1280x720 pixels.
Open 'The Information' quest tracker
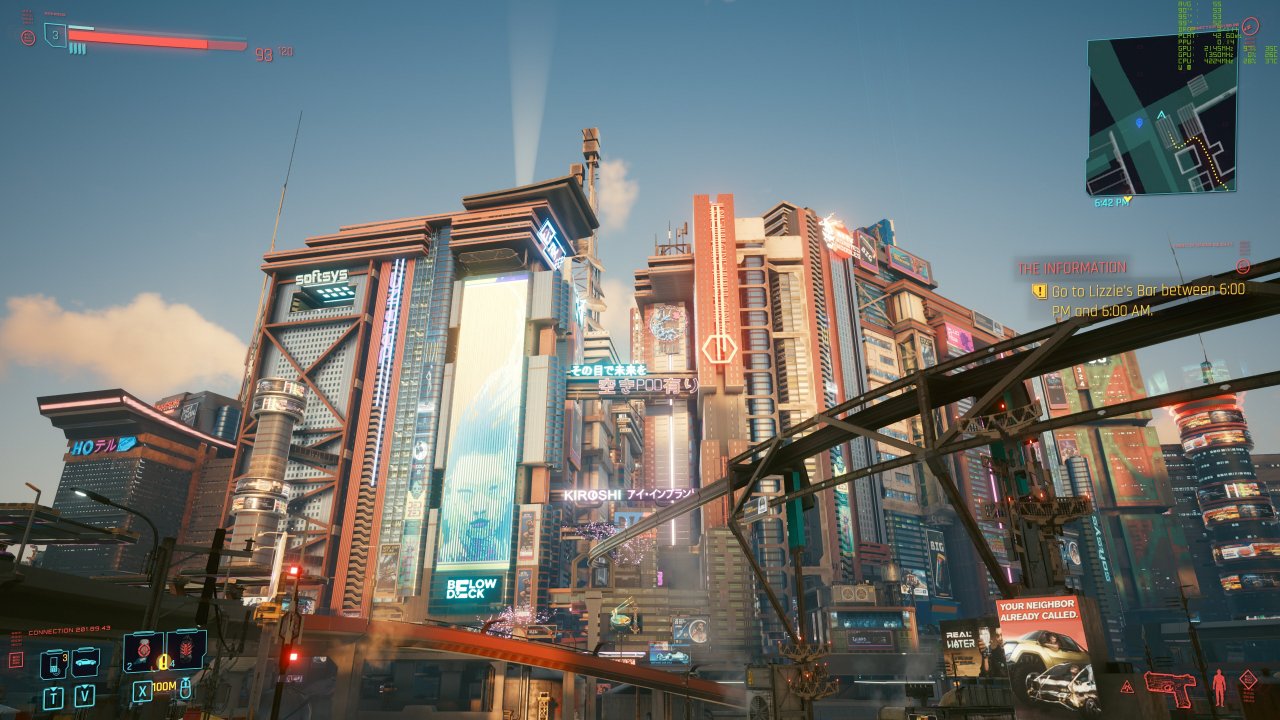(x=1072, y=268)
